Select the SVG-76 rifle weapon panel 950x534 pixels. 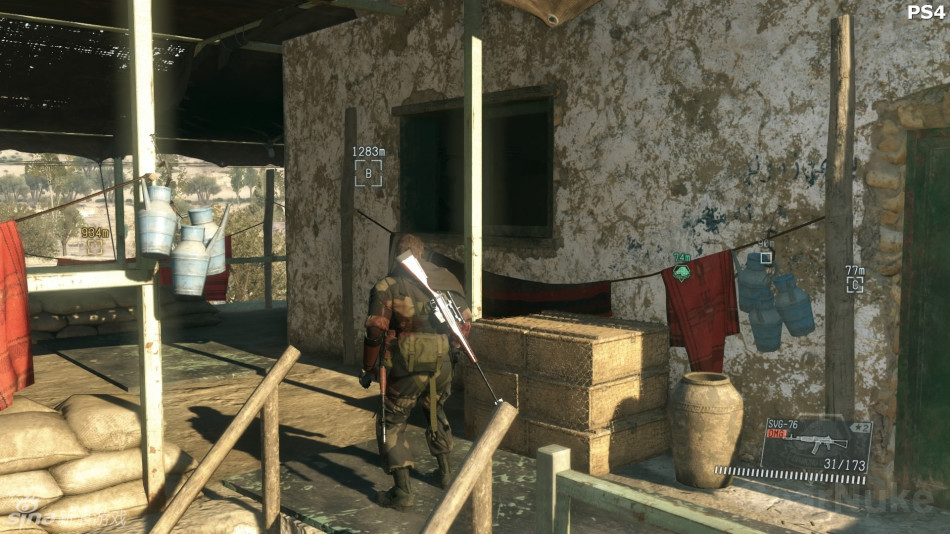815,445
